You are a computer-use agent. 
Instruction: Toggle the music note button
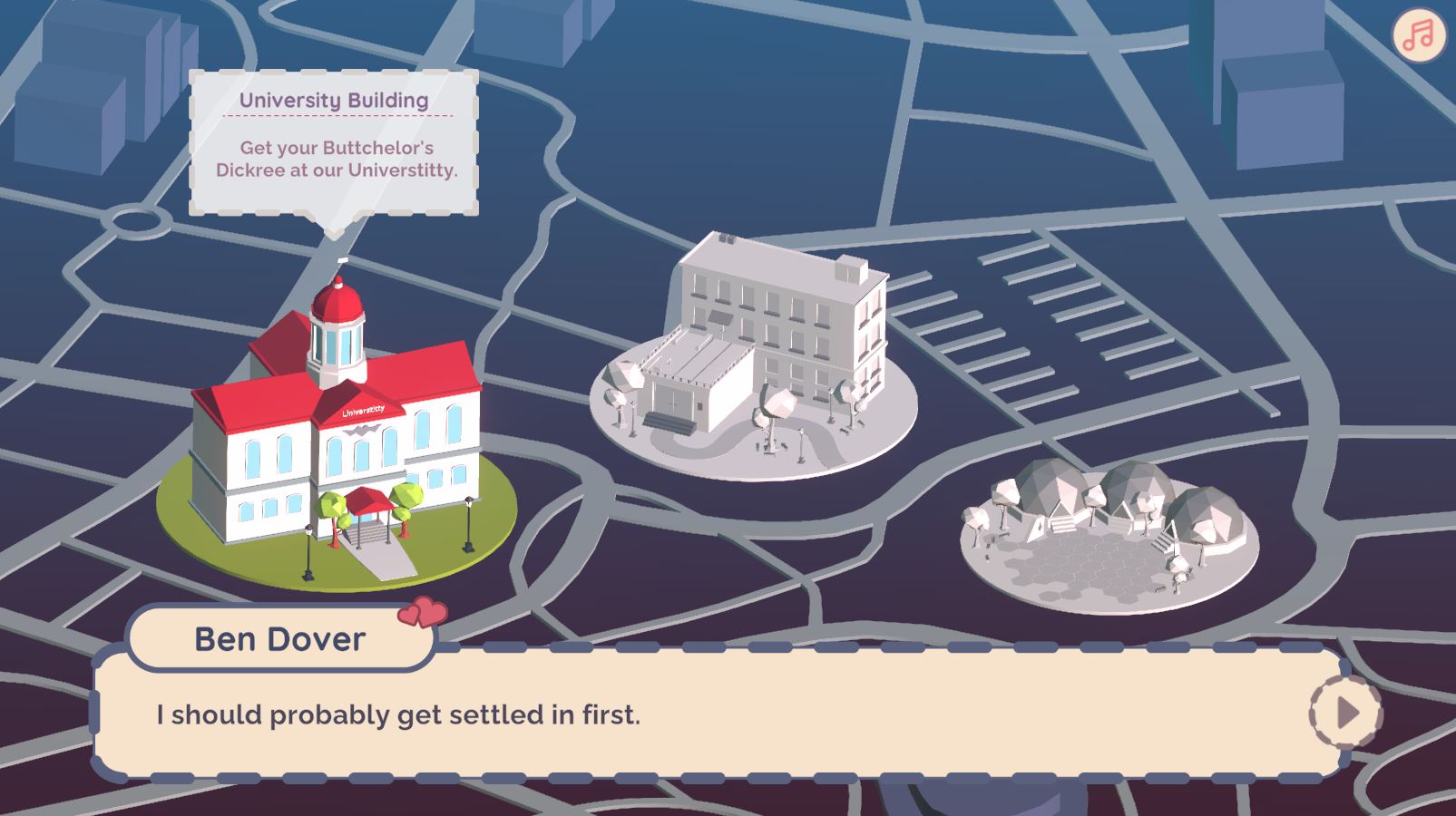tap(1419, 36)
